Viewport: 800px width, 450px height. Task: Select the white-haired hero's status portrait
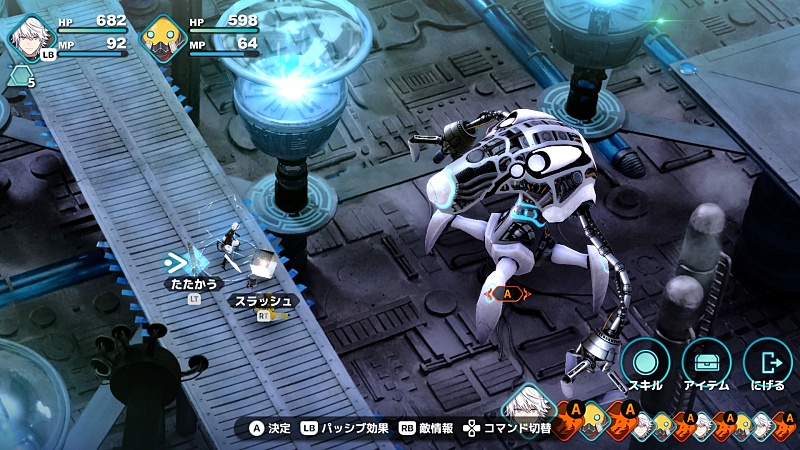(28, 36)
